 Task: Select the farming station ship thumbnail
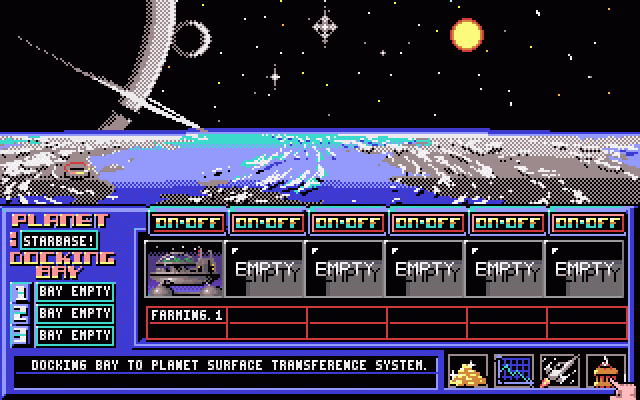(x=184, y=269)
